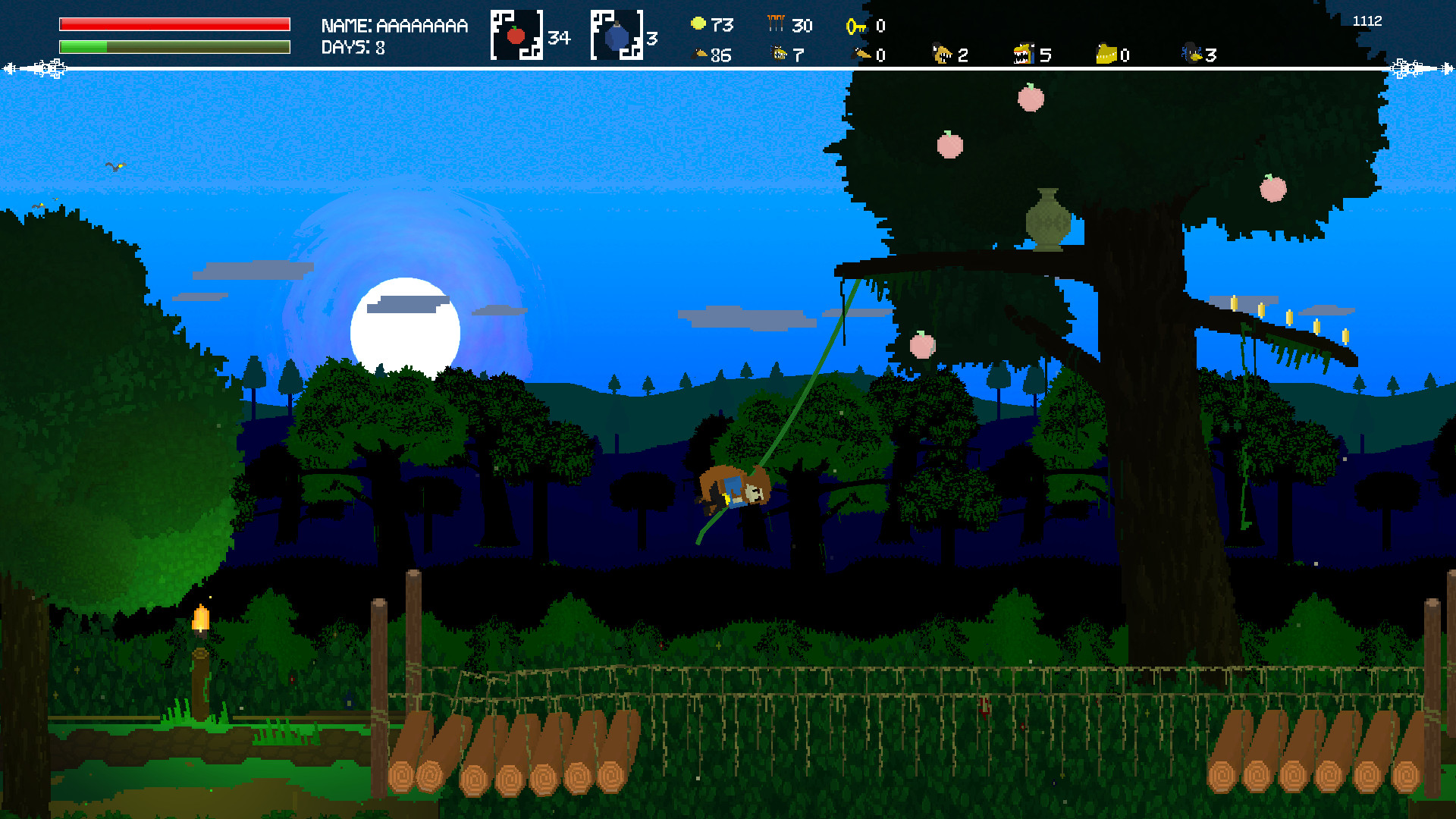Click the wolf head counter showing 2
The width and height of the screenshot is (1456, 819).
940,54
